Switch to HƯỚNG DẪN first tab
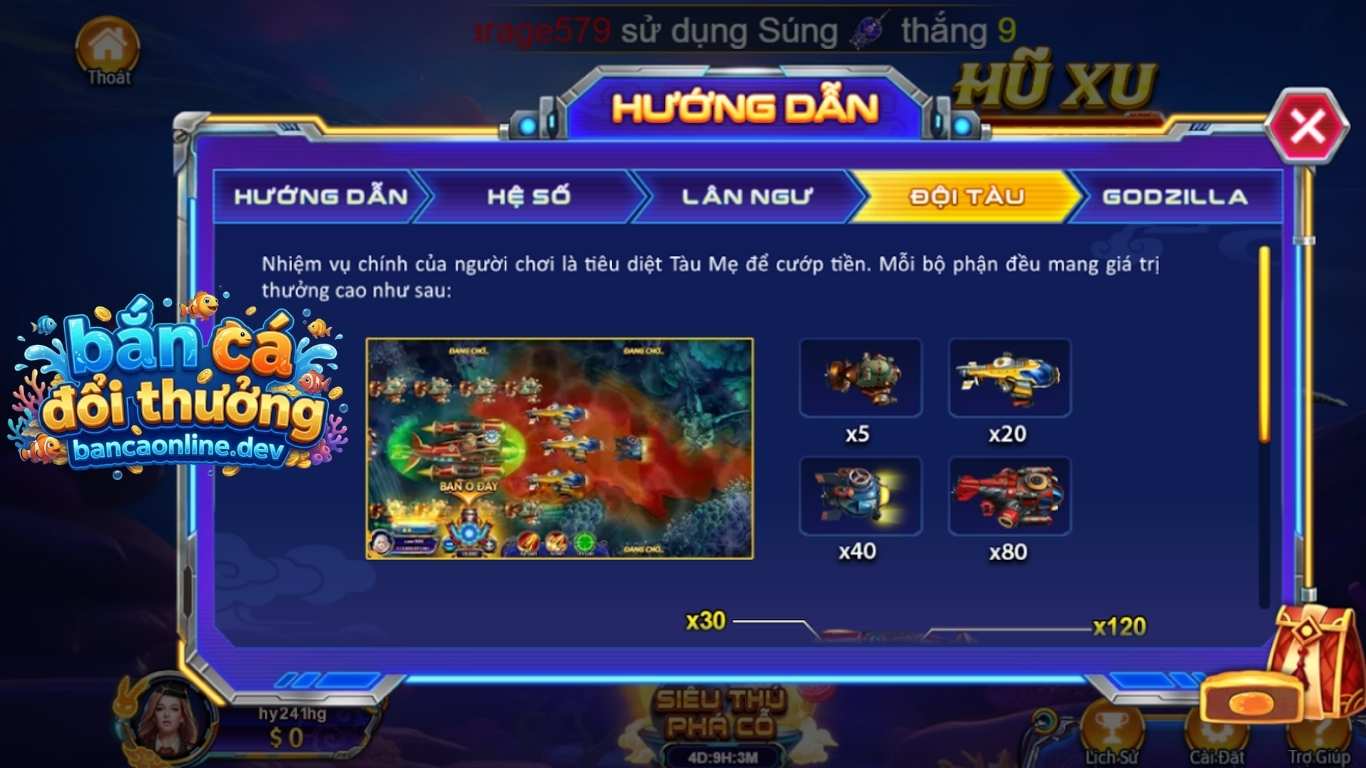This screenshot has width=1366, height=768. (320, 197)
